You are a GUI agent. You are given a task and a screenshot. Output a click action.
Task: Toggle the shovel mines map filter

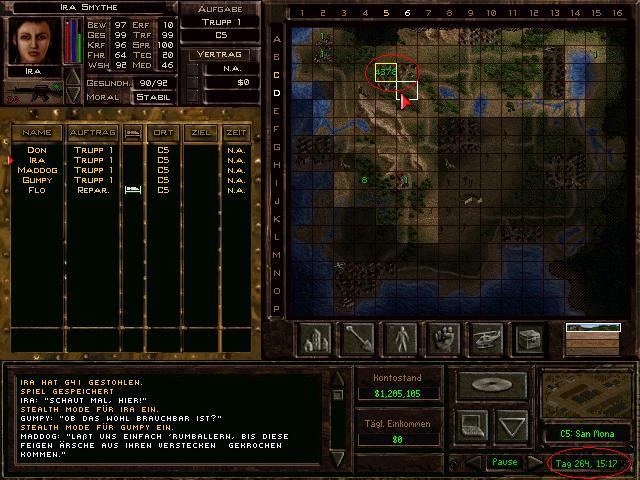point(358,339)
